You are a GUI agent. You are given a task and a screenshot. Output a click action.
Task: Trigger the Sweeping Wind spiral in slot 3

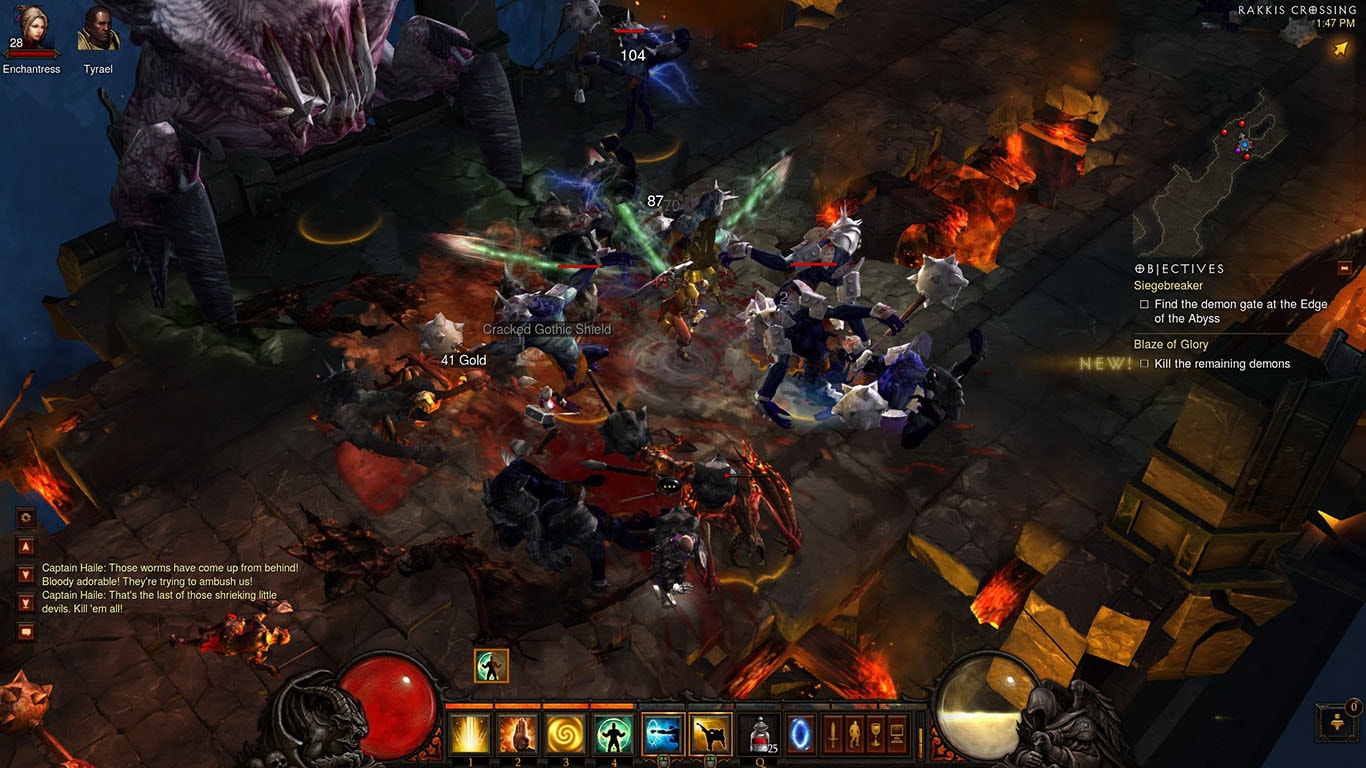[x=566, y=734]
